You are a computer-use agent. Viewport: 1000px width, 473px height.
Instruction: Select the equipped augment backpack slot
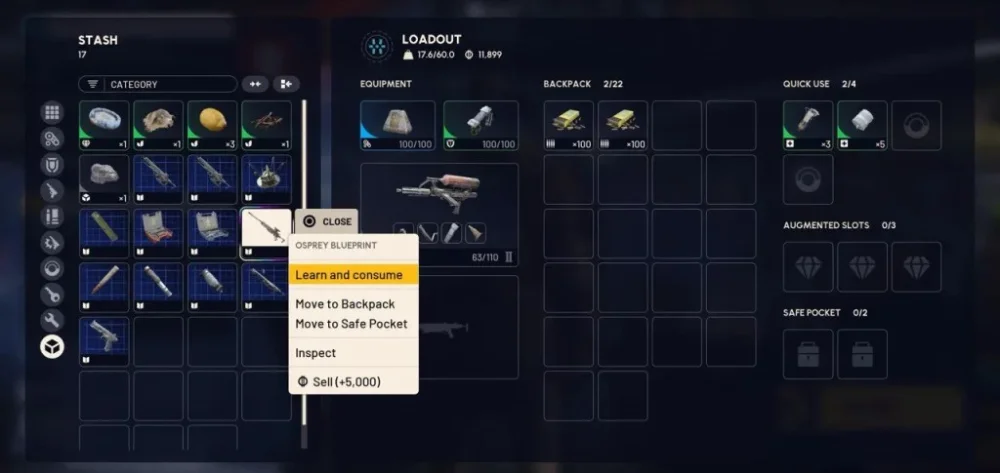pos(397,125)
